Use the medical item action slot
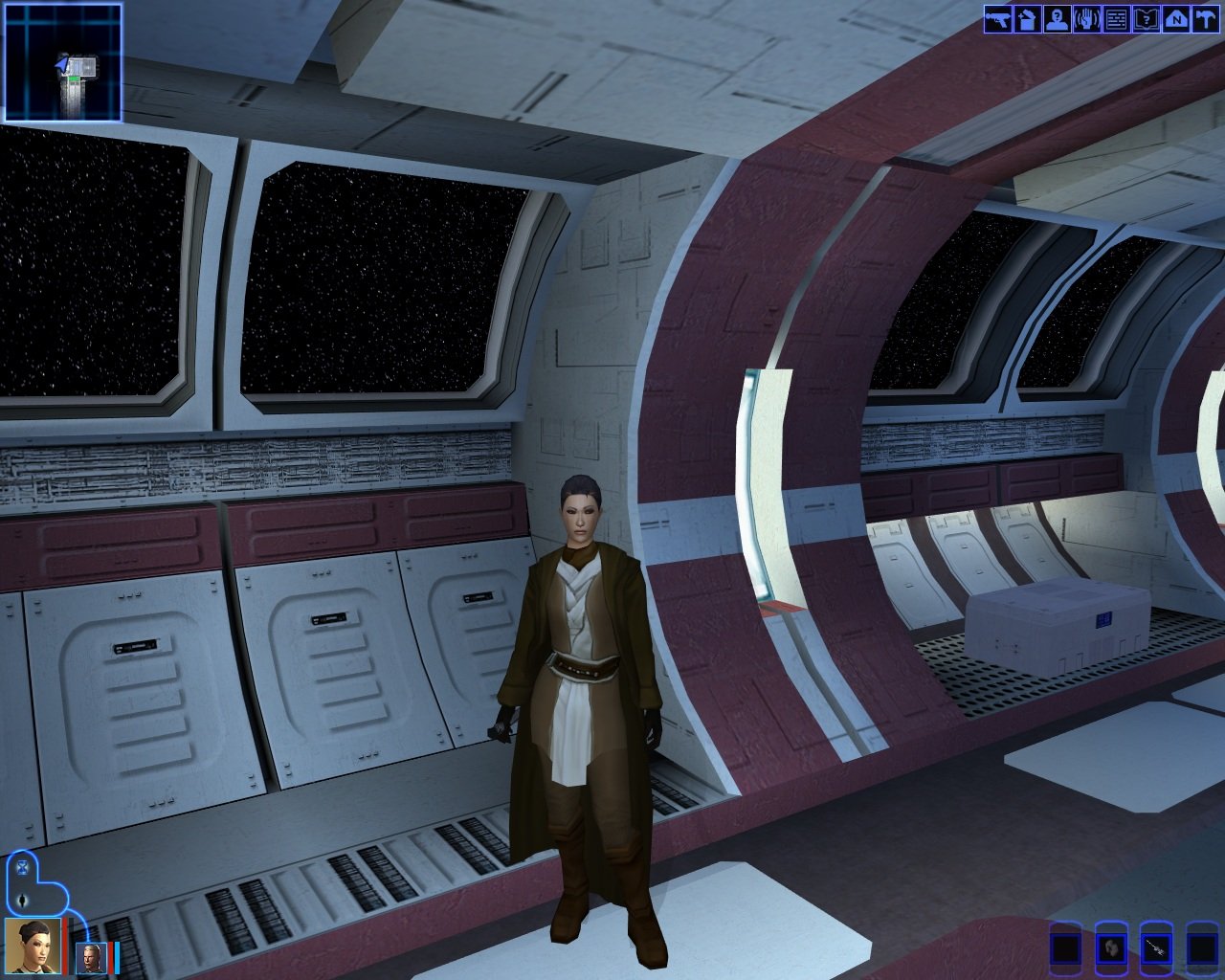This screenshot has height=980, width=1225. coord(1110,949)
